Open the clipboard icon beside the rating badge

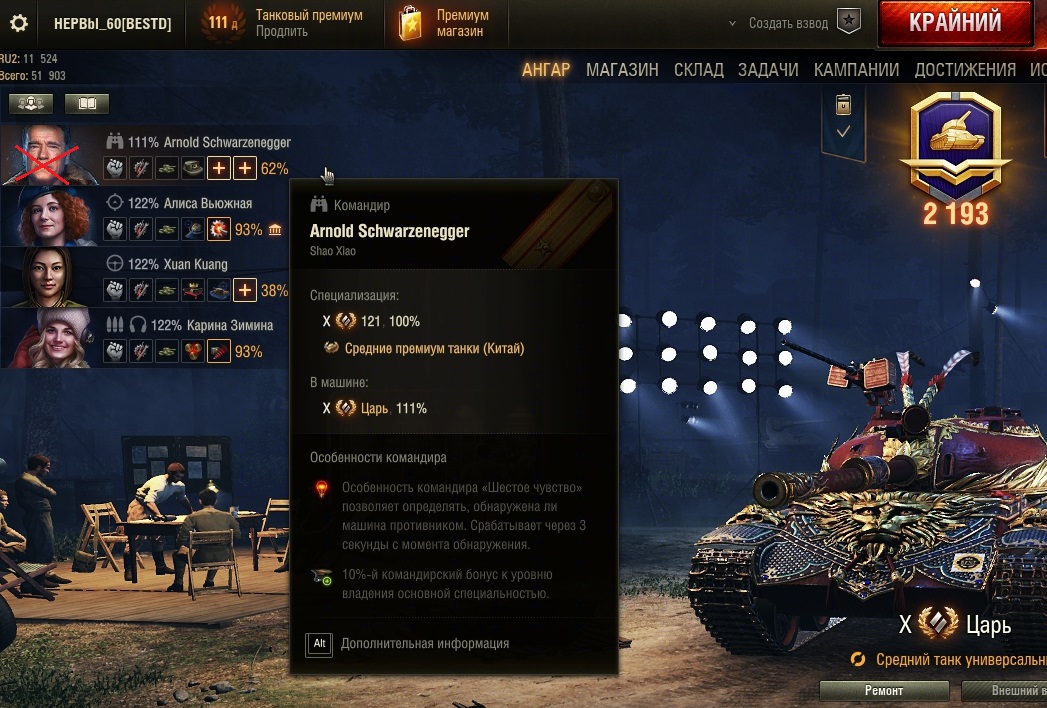[843, 104]
